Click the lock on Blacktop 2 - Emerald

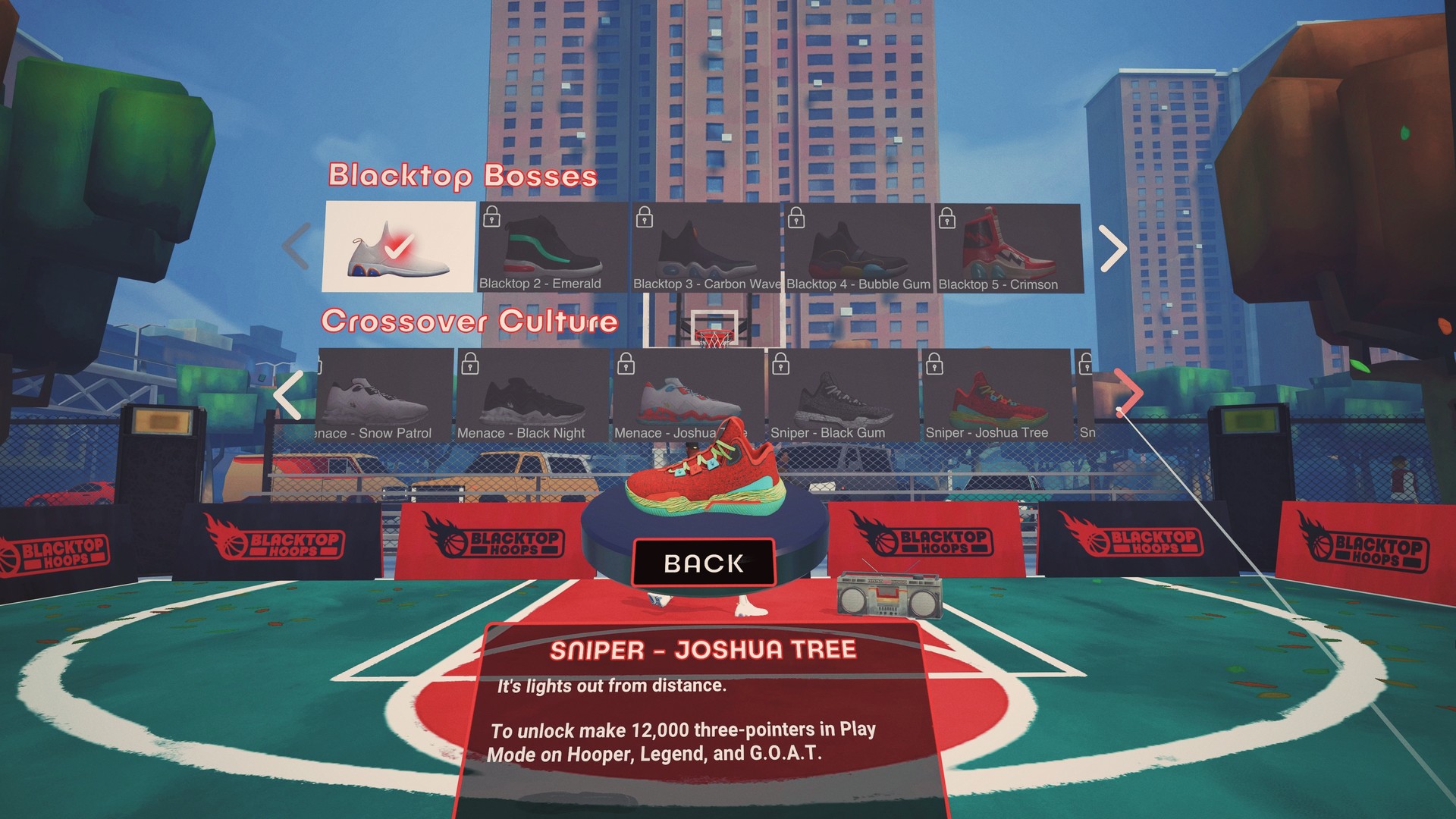click(x=492, y=217)
